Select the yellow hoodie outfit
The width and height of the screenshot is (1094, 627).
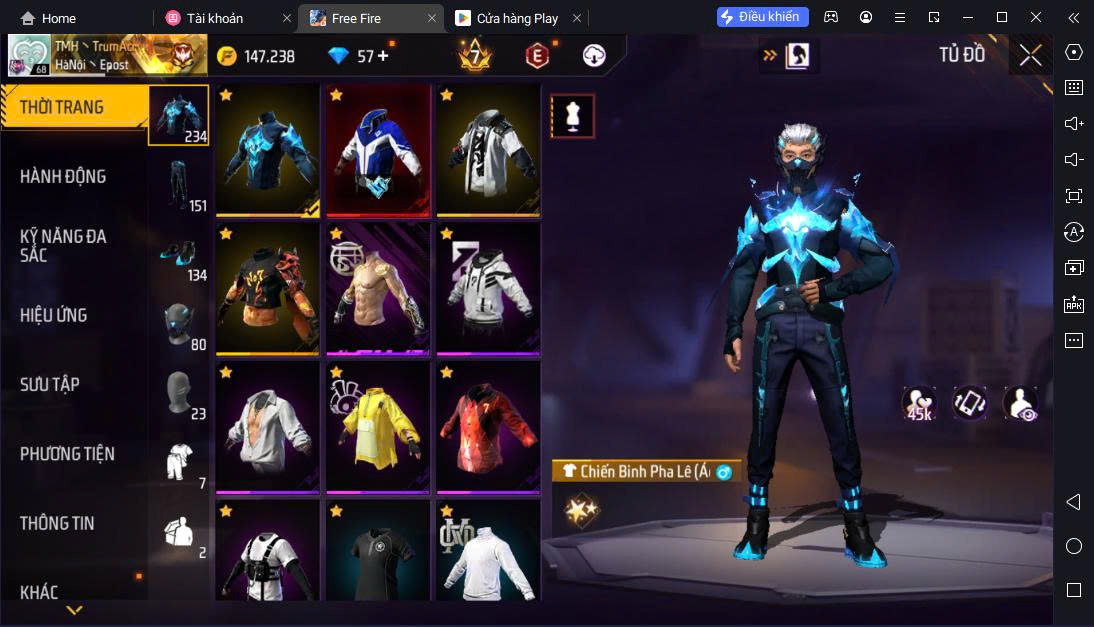click(x=378, y=428)
